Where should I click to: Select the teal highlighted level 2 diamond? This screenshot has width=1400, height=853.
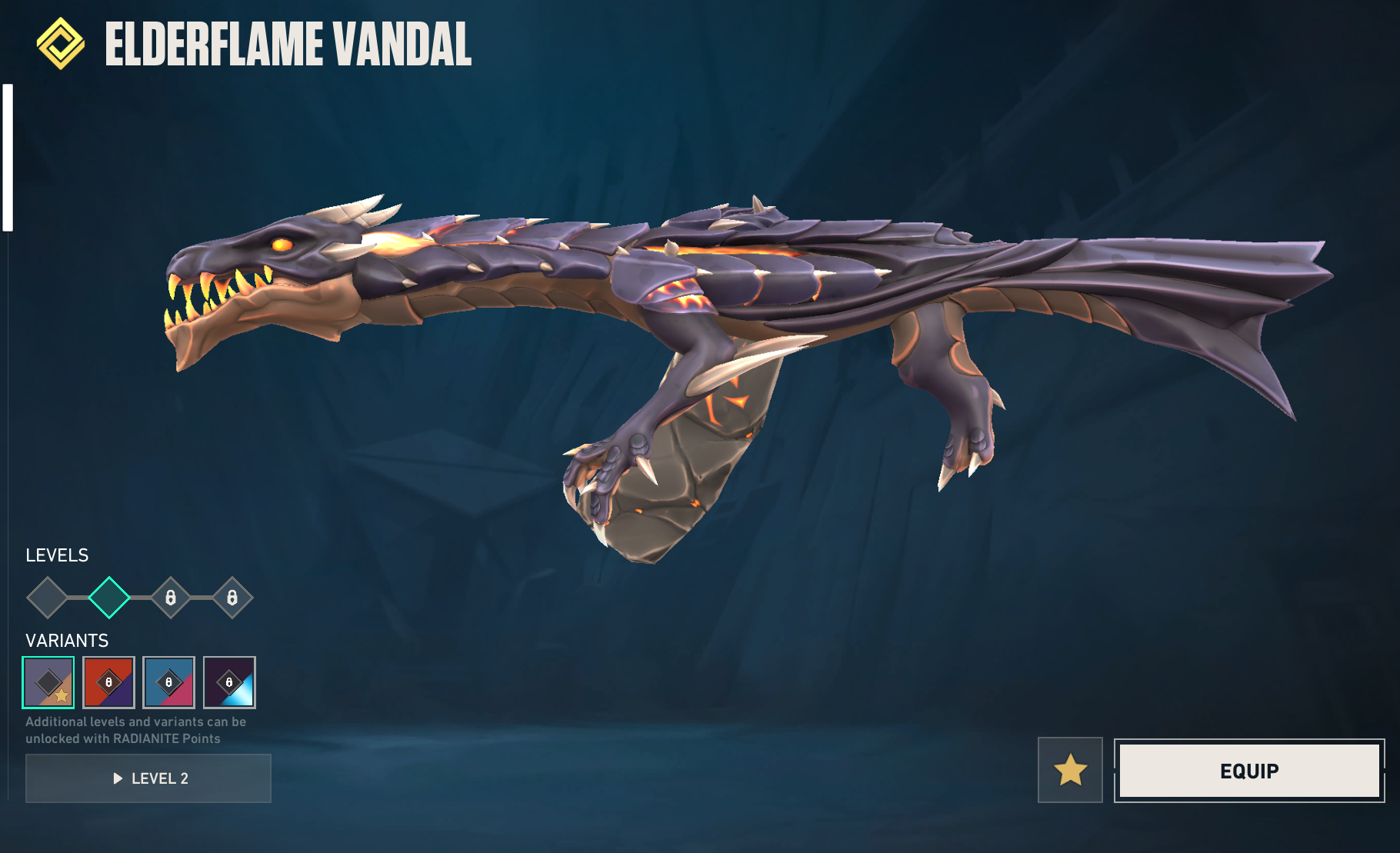tap(109, 598)
